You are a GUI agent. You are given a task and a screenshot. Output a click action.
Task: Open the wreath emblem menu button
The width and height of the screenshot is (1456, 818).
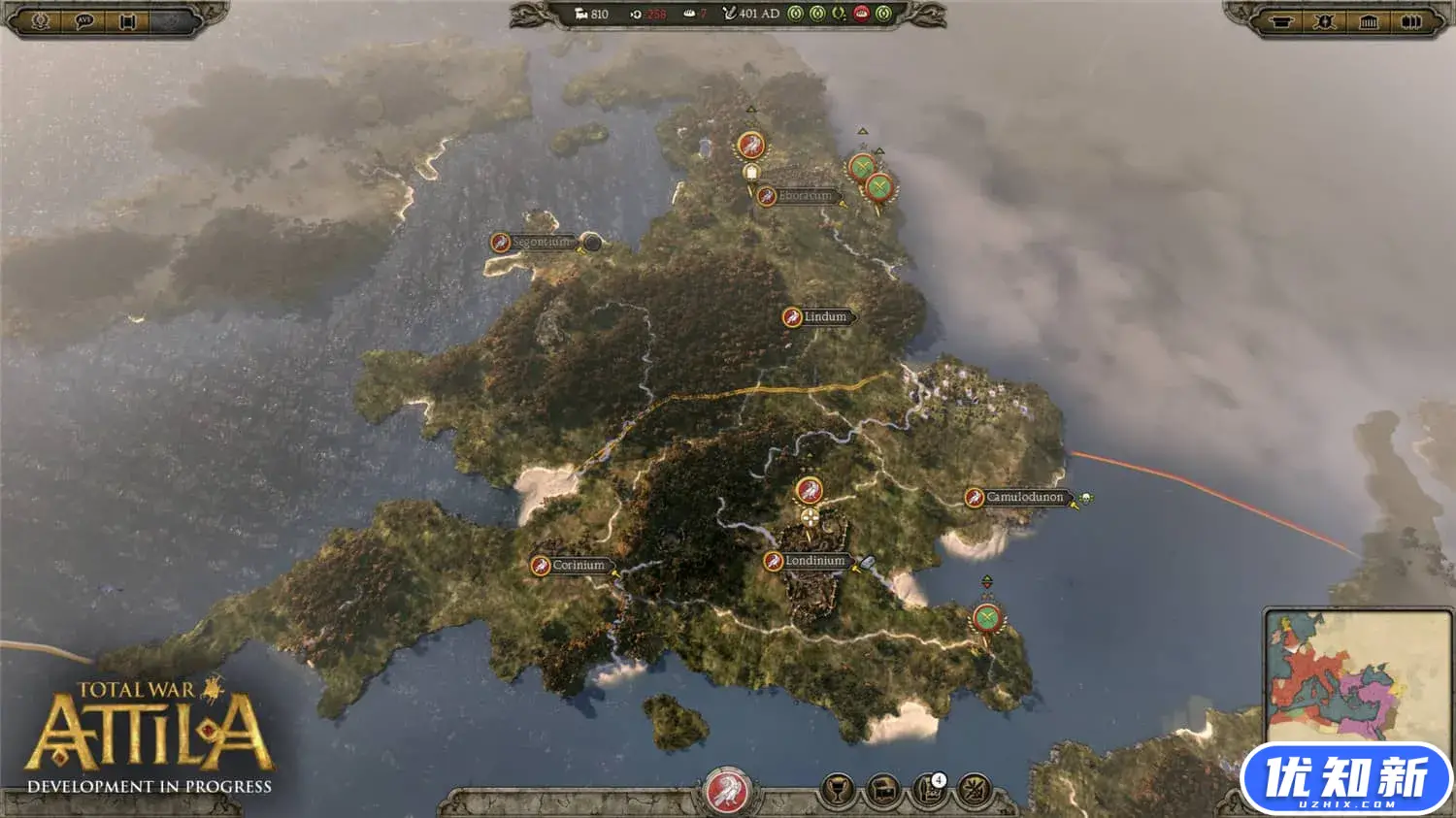click(41, 20)
